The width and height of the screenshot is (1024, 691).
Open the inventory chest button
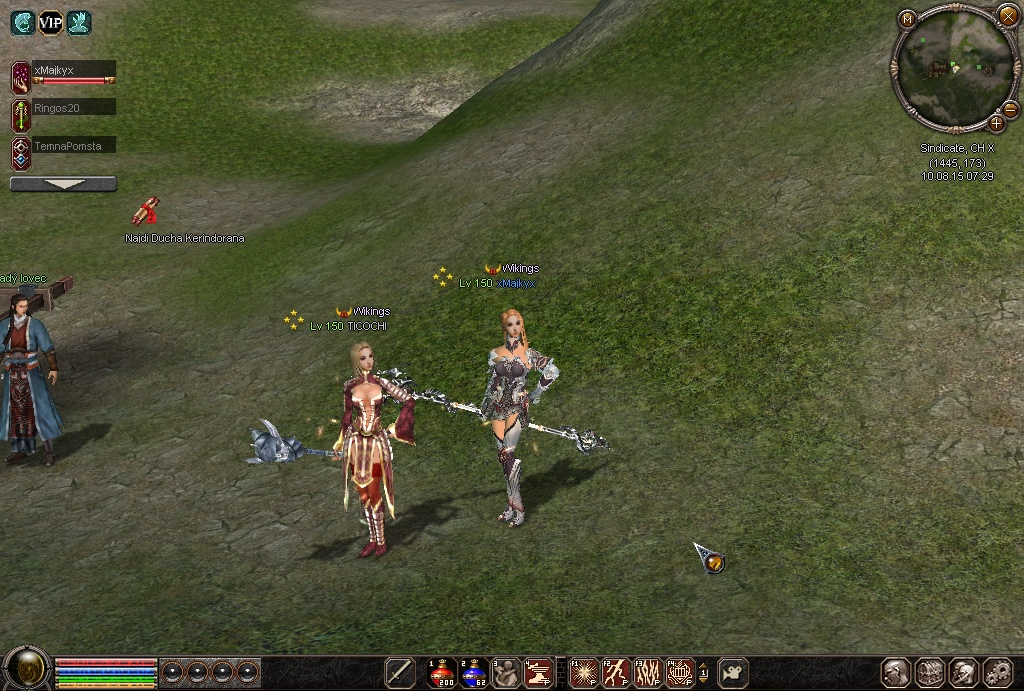[930, 672]
